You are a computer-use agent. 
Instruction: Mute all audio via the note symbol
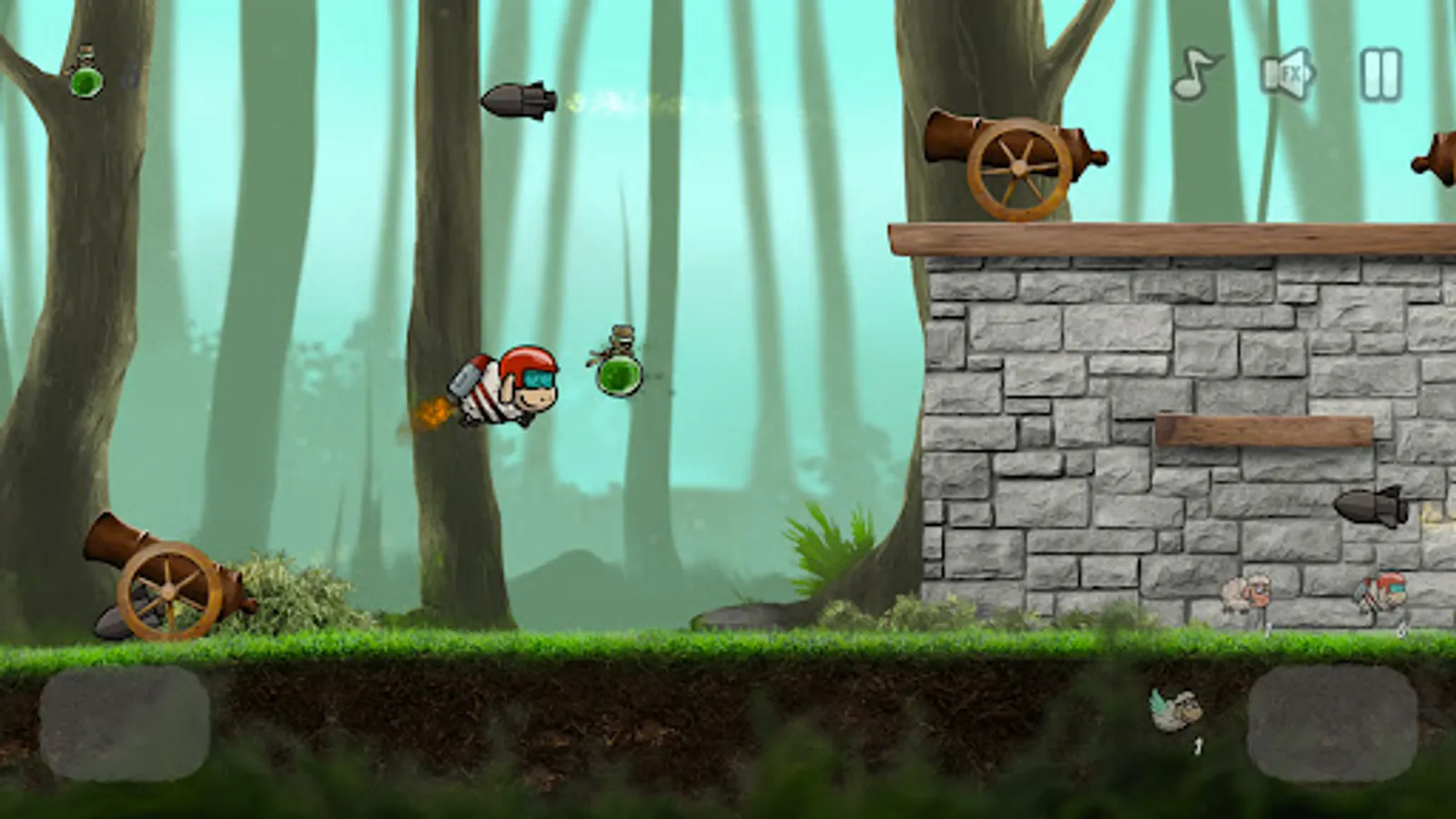pyautogui.click(x=1193, y=72)
